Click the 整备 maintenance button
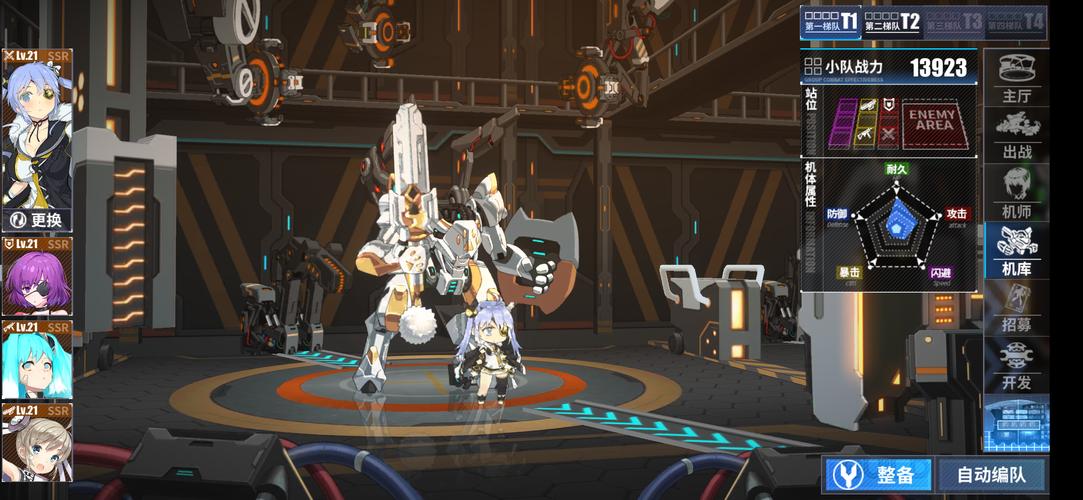The height and width of the screenshot is (500, 1083). [877, 475]
